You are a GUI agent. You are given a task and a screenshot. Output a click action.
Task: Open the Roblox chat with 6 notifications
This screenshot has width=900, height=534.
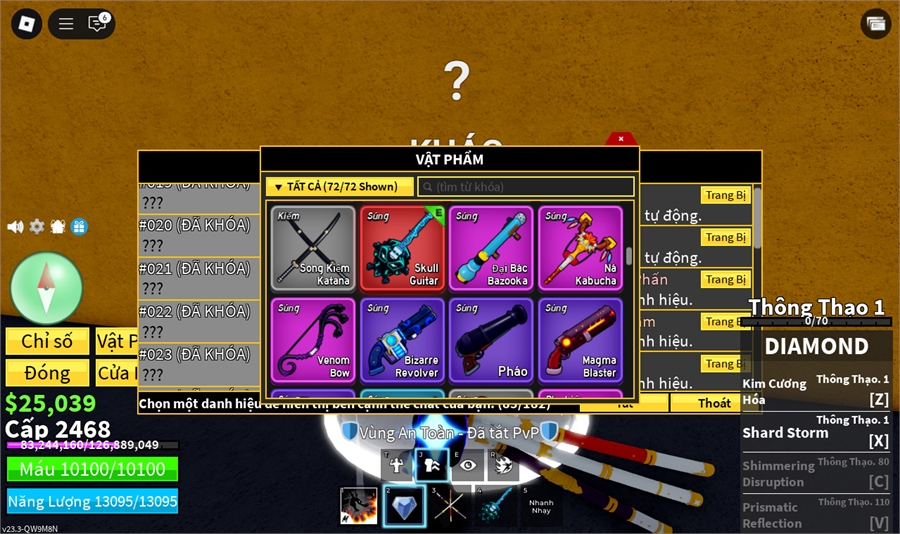tap(97, 23)
